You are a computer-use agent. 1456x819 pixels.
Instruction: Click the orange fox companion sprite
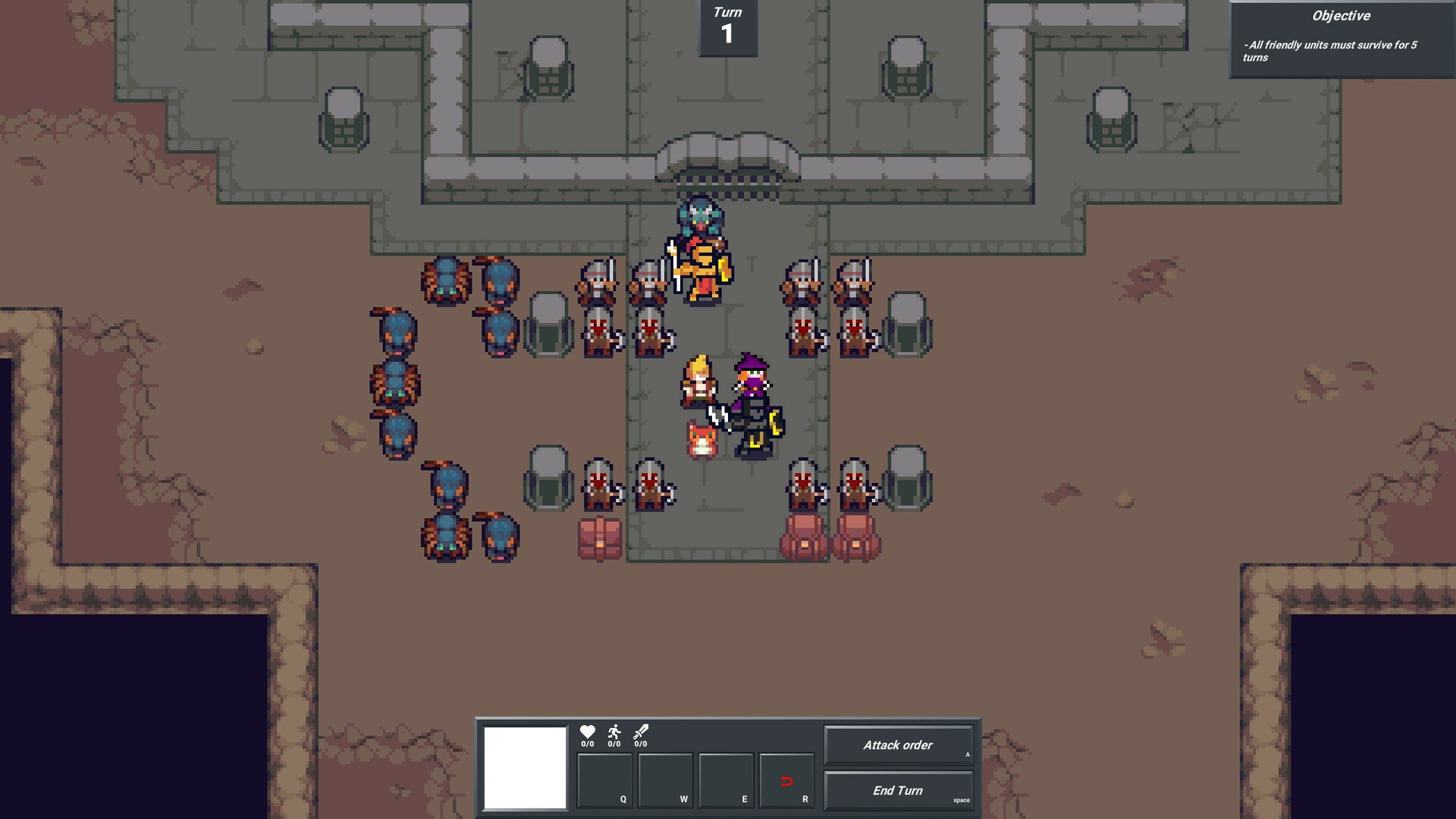701,438
